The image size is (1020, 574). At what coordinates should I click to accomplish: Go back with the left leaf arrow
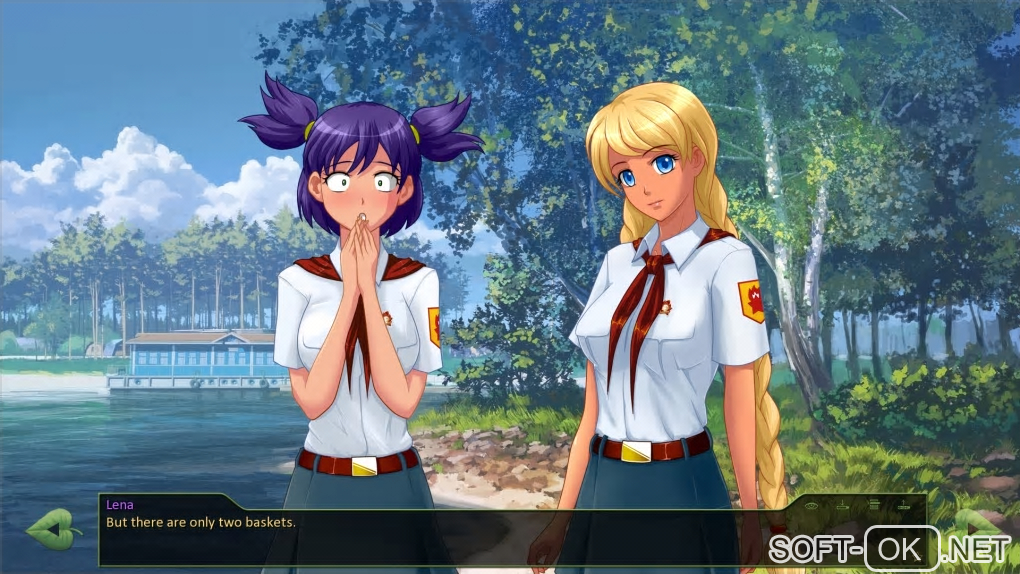pos(54,527)
